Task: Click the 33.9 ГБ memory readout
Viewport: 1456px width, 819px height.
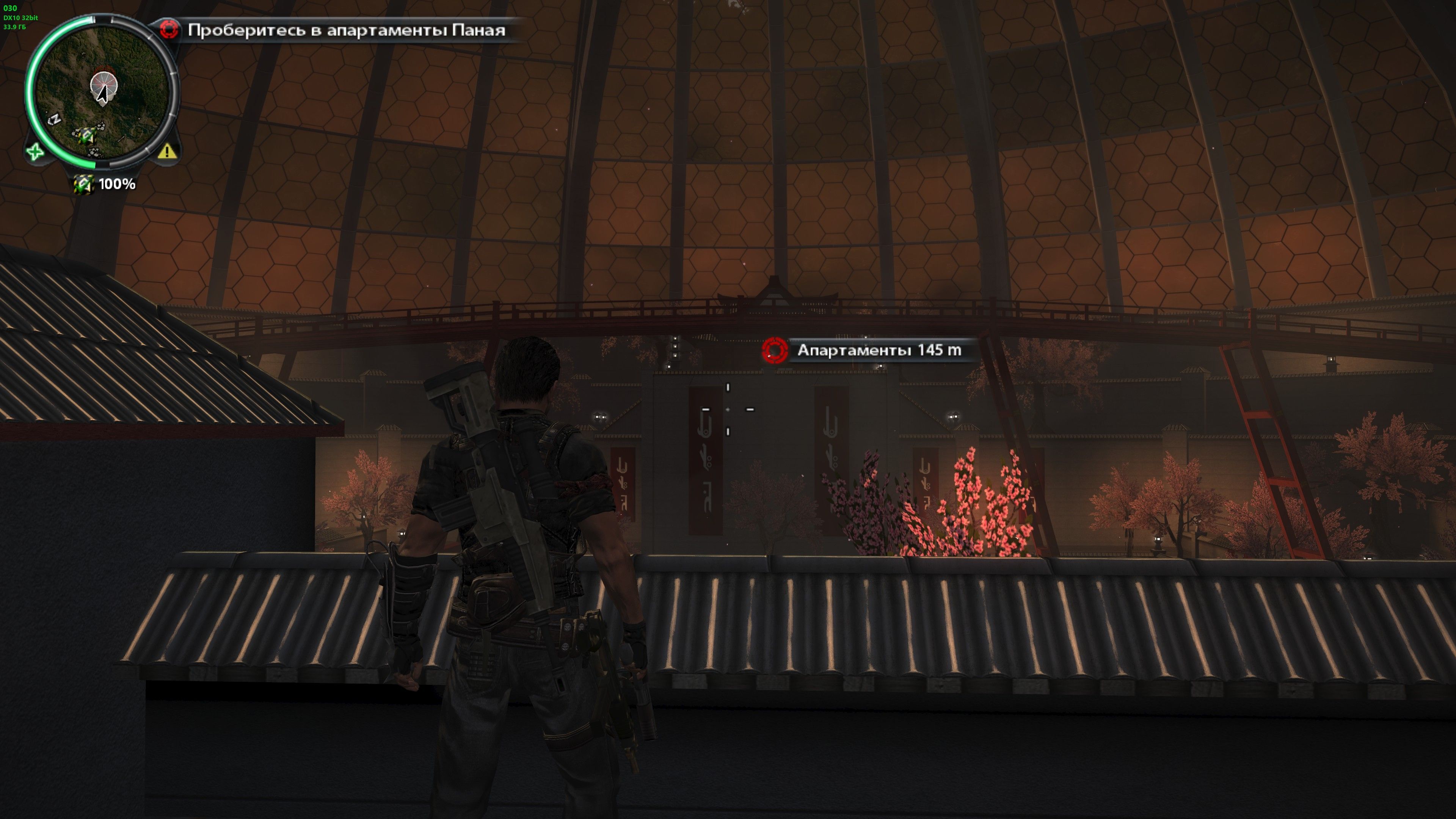Action: [14, 27]
